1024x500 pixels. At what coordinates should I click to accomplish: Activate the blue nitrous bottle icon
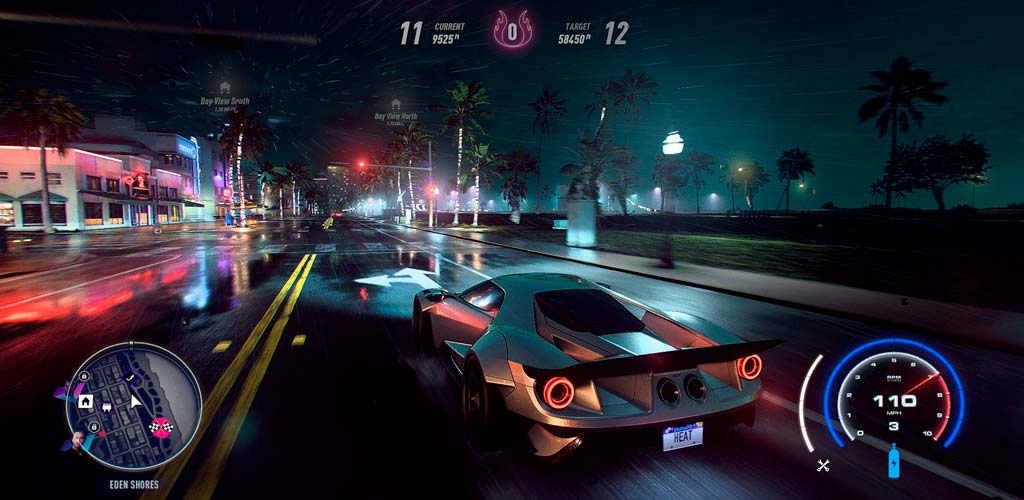(x=893, y=461)
